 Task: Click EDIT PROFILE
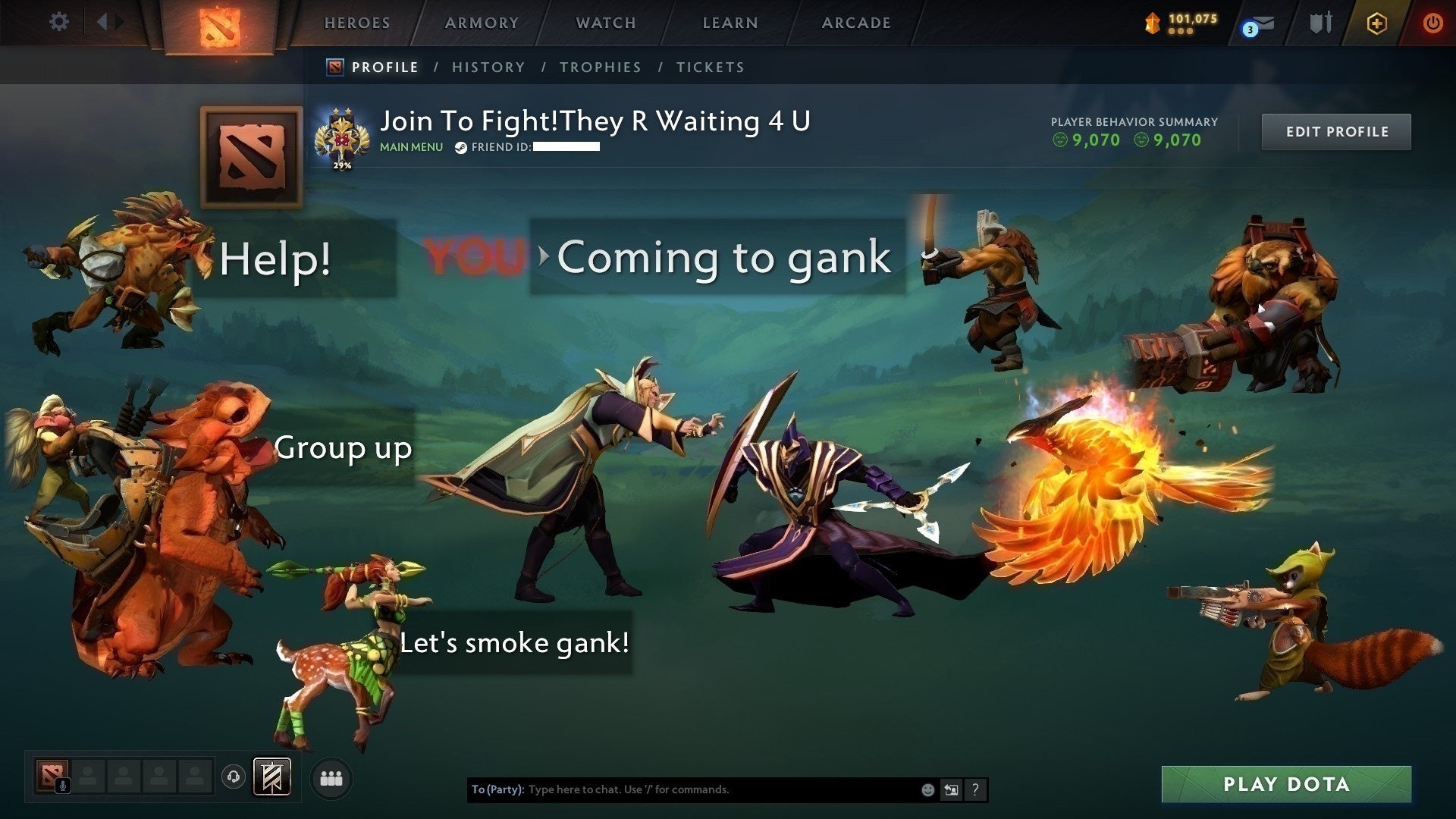coord(1336,131)
